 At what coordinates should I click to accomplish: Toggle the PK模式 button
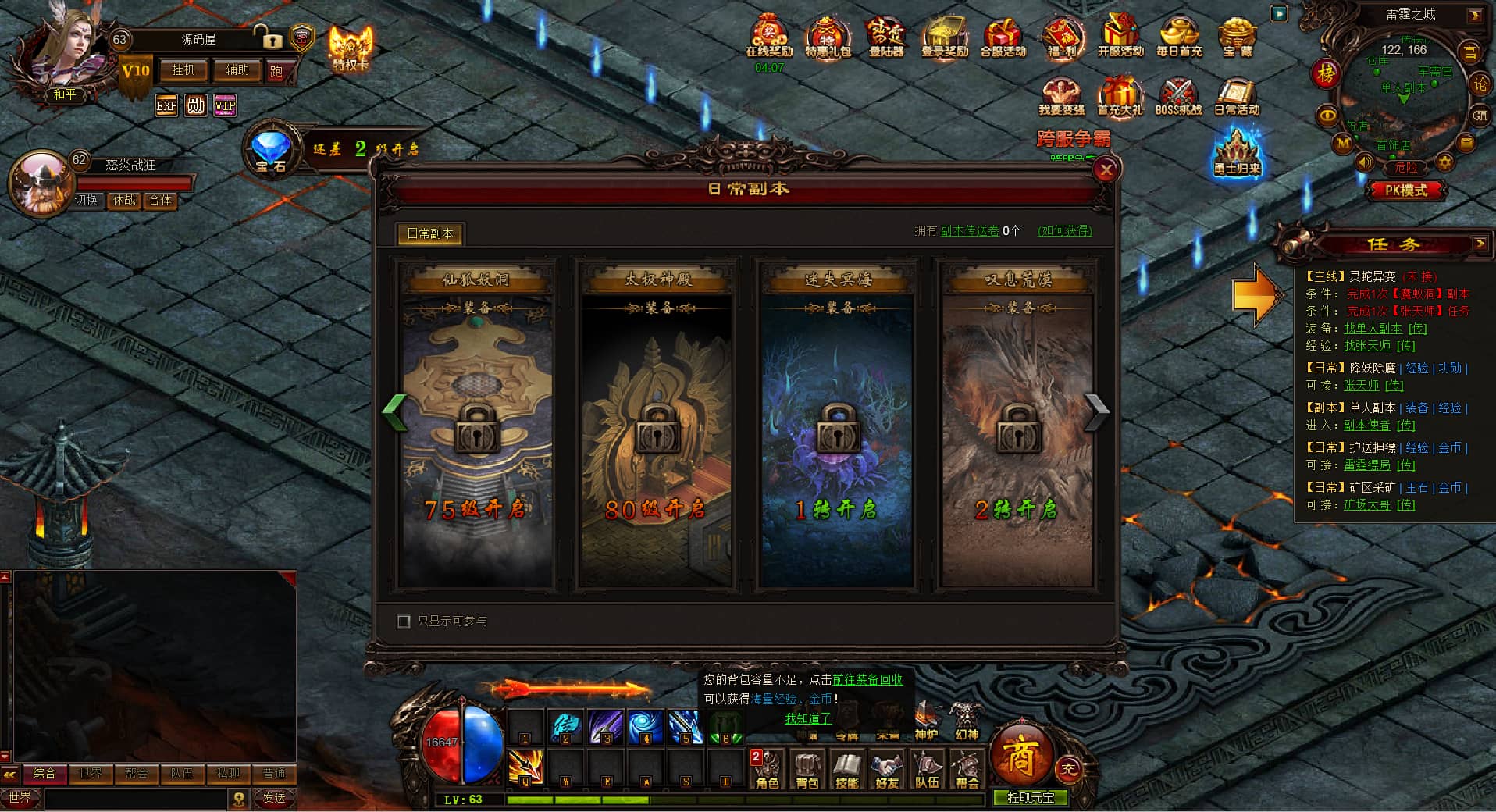click(x=1405, y=190)
